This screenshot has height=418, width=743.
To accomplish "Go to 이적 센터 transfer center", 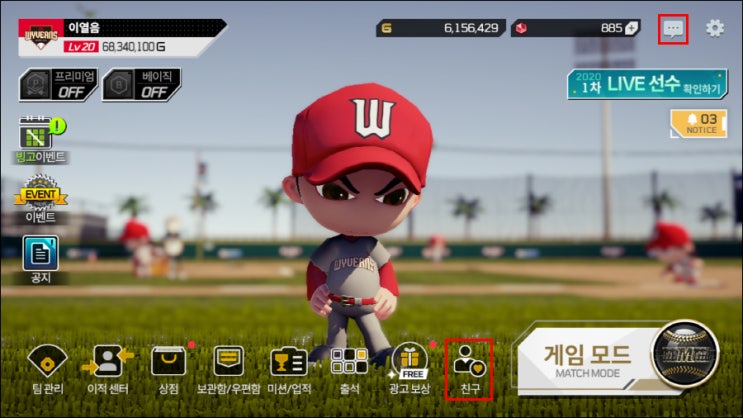I will point(107,368).
